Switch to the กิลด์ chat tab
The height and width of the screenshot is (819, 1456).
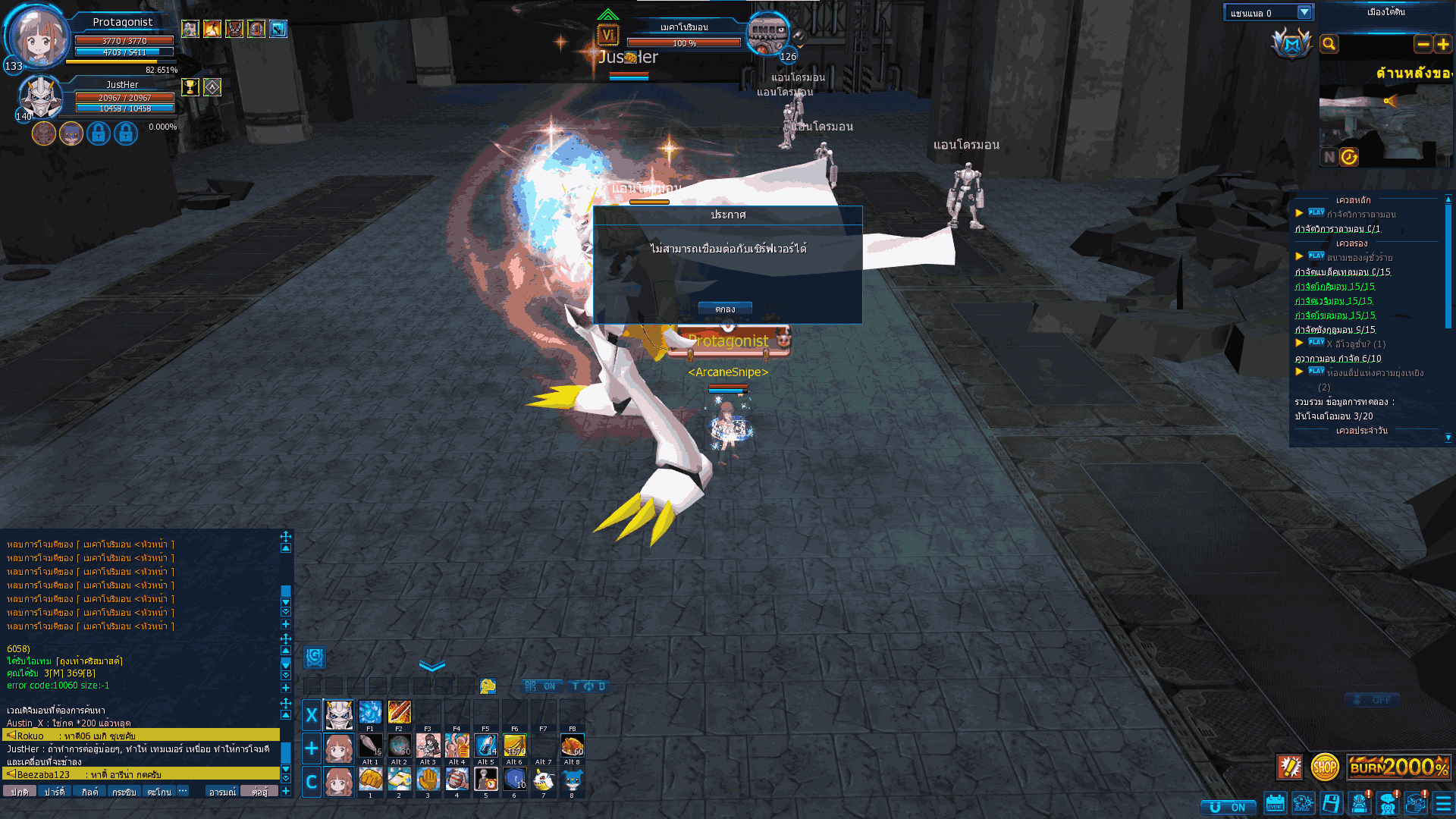point(90,791)
